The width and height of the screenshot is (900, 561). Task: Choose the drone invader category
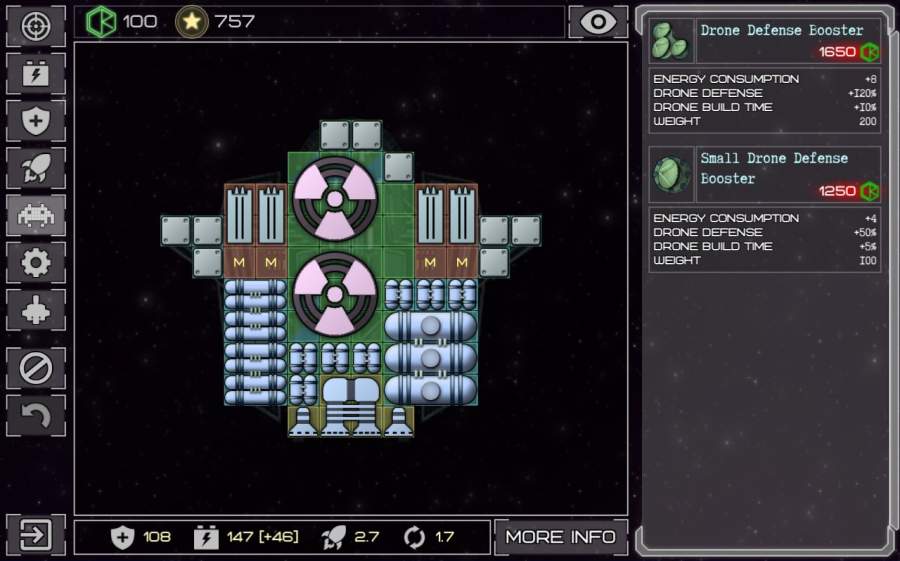coord(35,215)
